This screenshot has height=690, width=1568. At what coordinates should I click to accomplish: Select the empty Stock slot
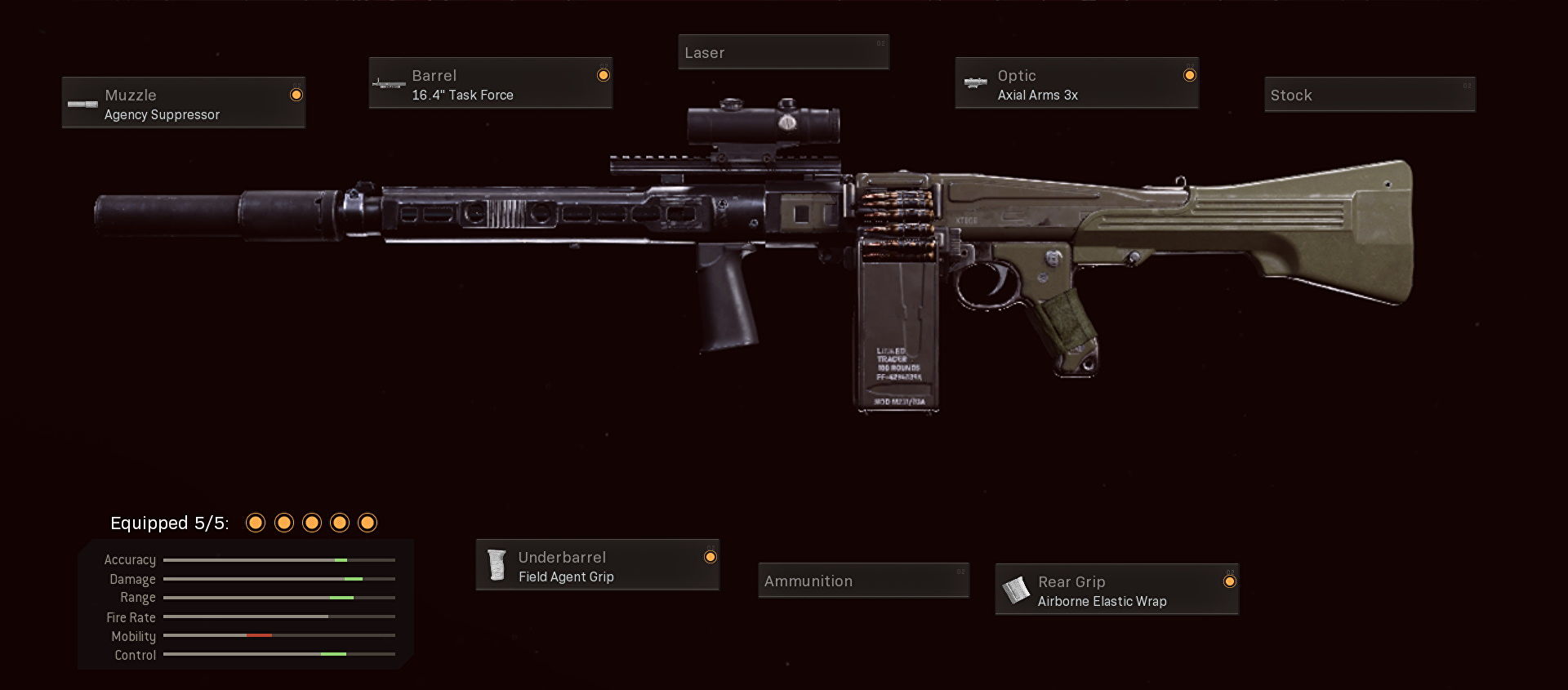click(x=1370, y=95)
